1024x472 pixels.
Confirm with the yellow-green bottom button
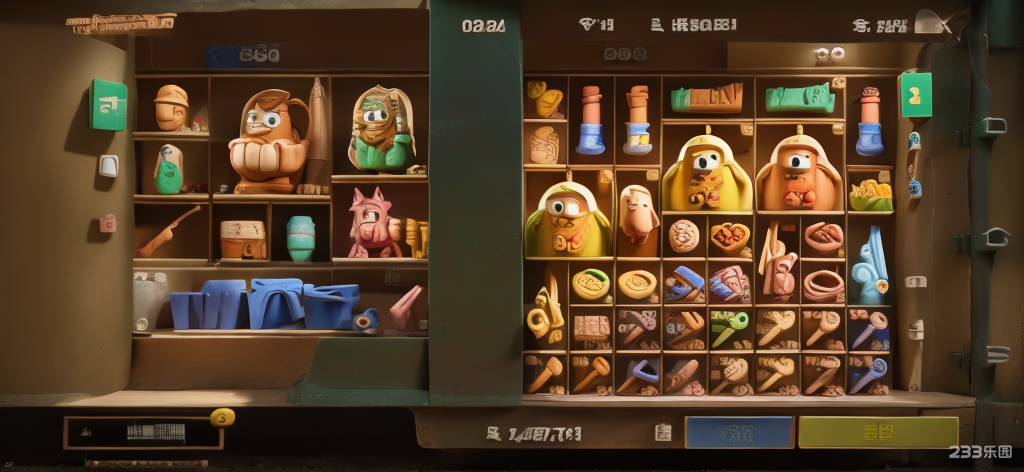pyautogui.click(x=877, y=432)
